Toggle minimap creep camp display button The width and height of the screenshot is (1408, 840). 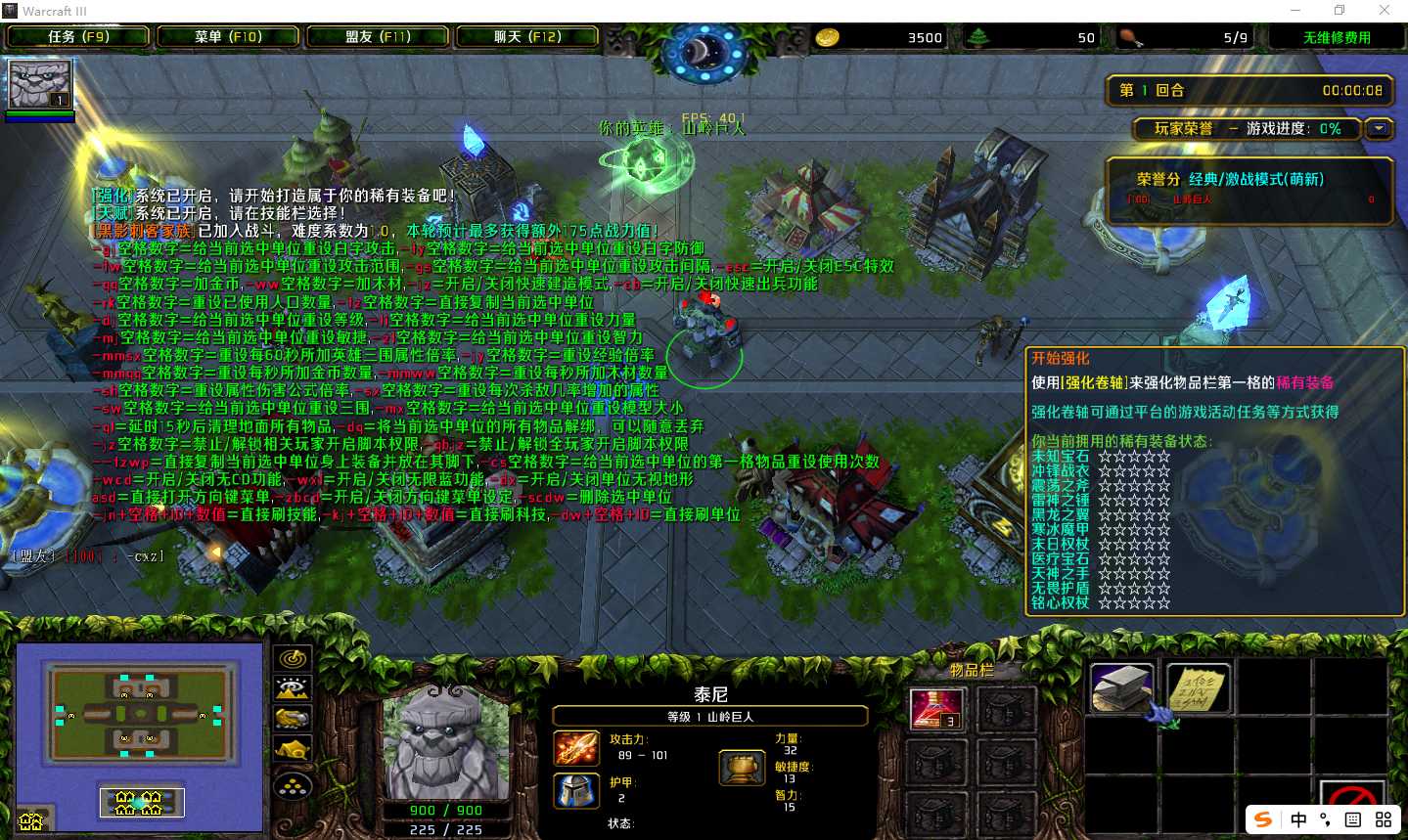tap(293, 750)
